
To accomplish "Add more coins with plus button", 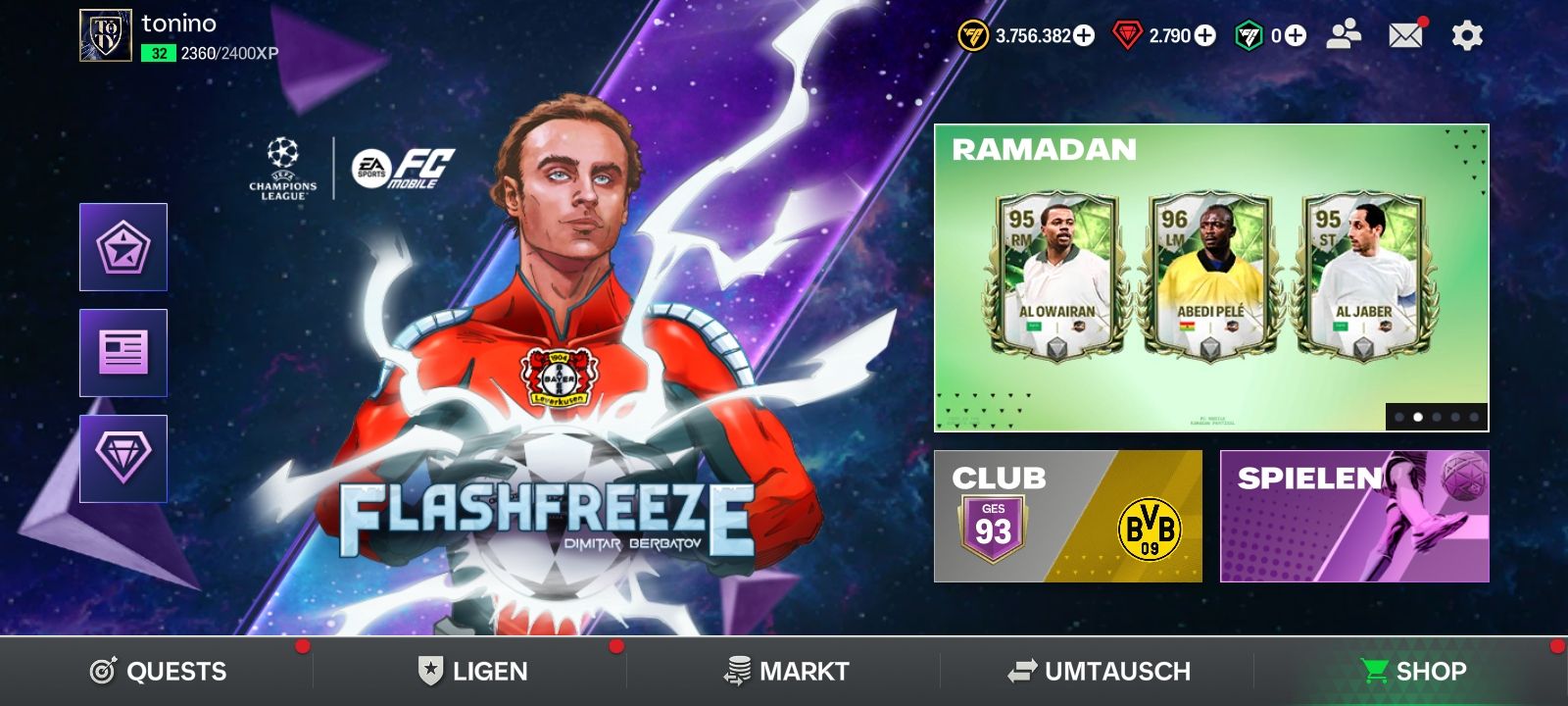I will [x=1084, y=36].
